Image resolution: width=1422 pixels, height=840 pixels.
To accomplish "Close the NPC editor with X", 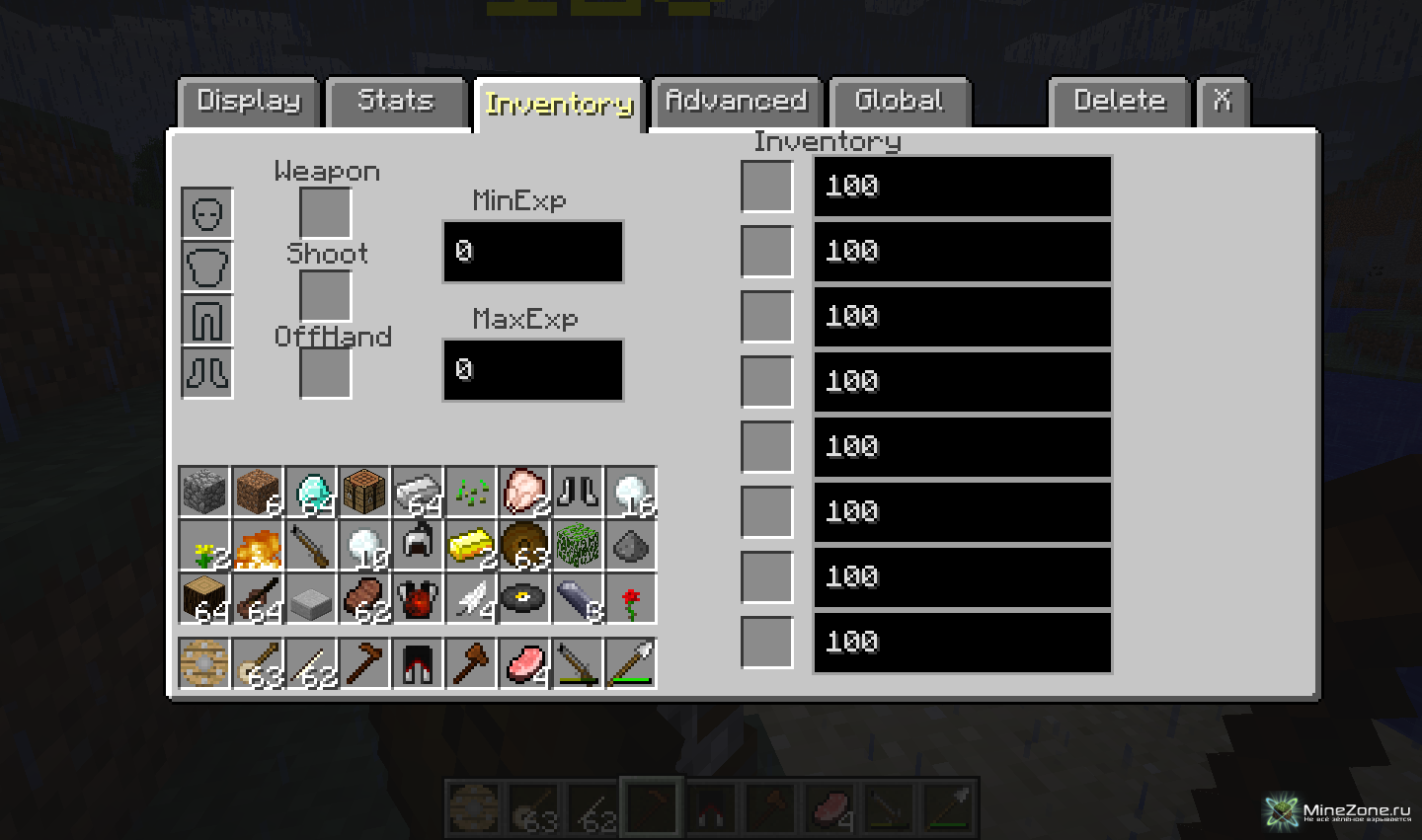I will 1223,102.
